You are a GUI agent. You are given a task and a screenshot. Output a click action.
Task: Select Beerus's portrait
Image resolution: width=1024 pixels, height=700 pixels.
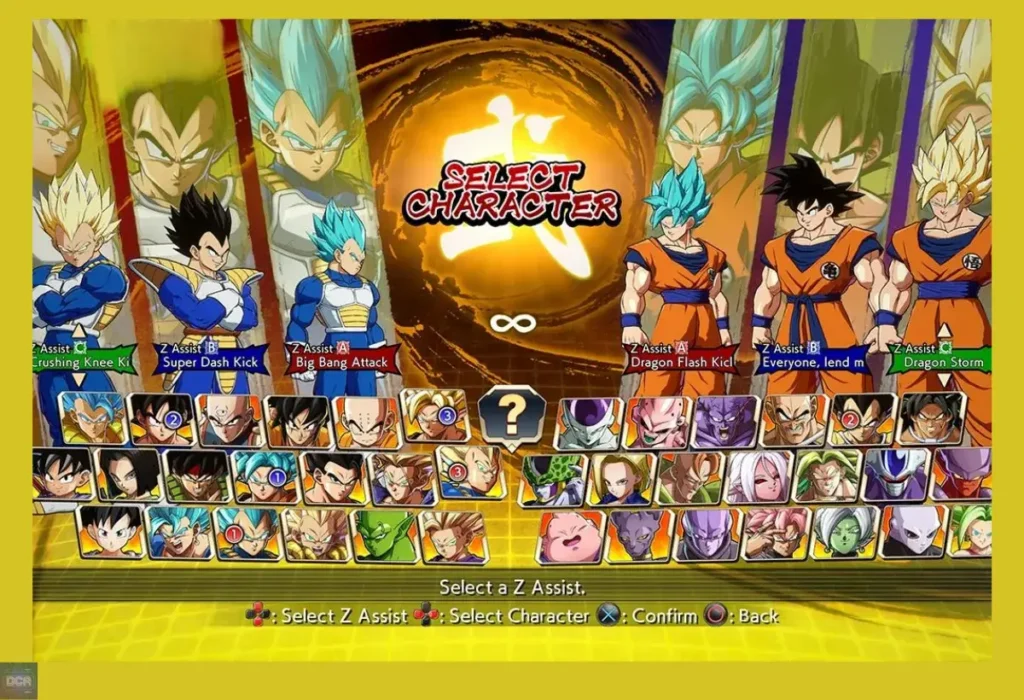coord(640,536)
